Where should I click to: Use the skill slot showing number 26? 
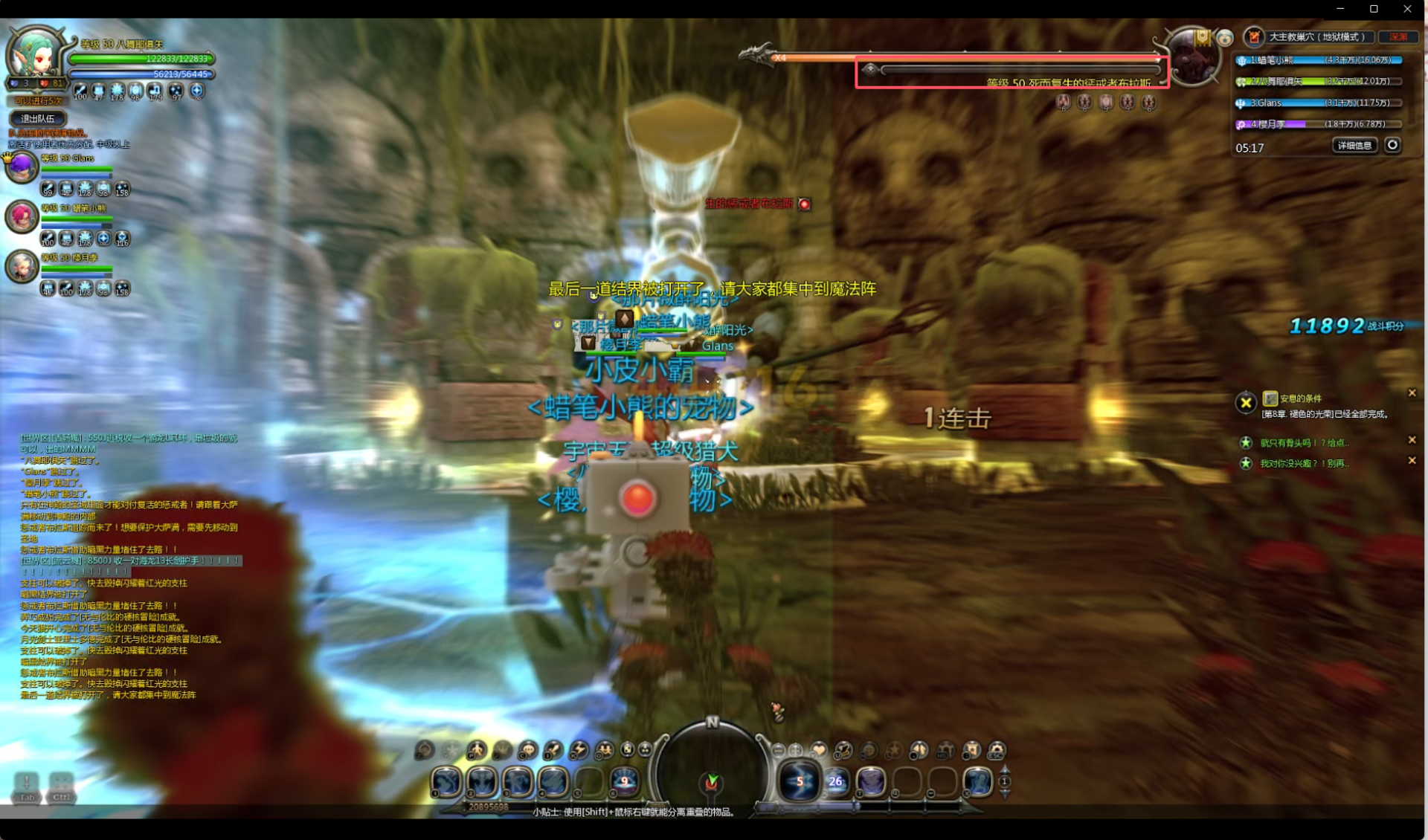[x=836, y=781]
